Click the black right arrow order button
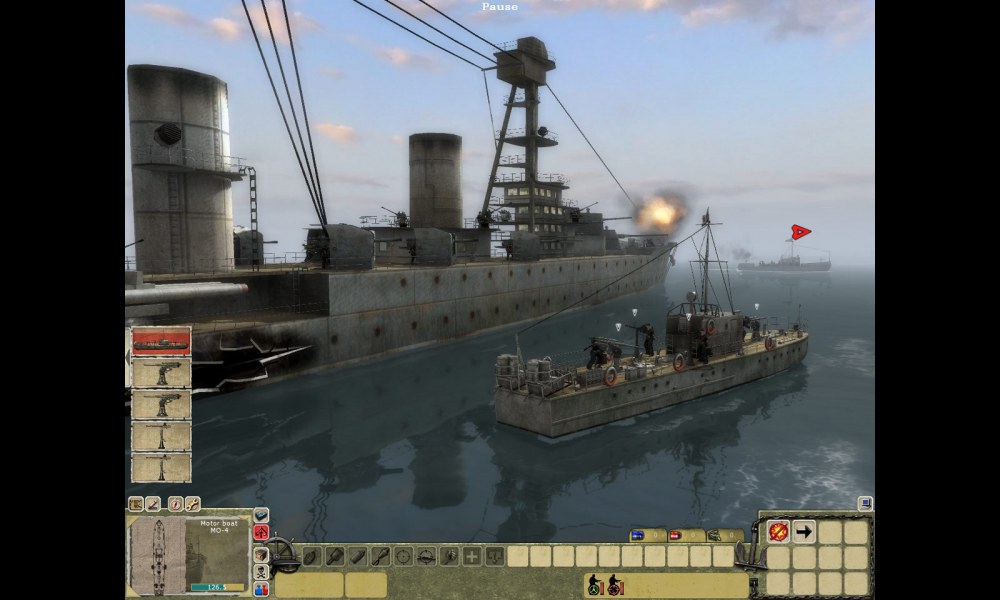This screenshot has height=600, width=1000. (x=803, y=532)
